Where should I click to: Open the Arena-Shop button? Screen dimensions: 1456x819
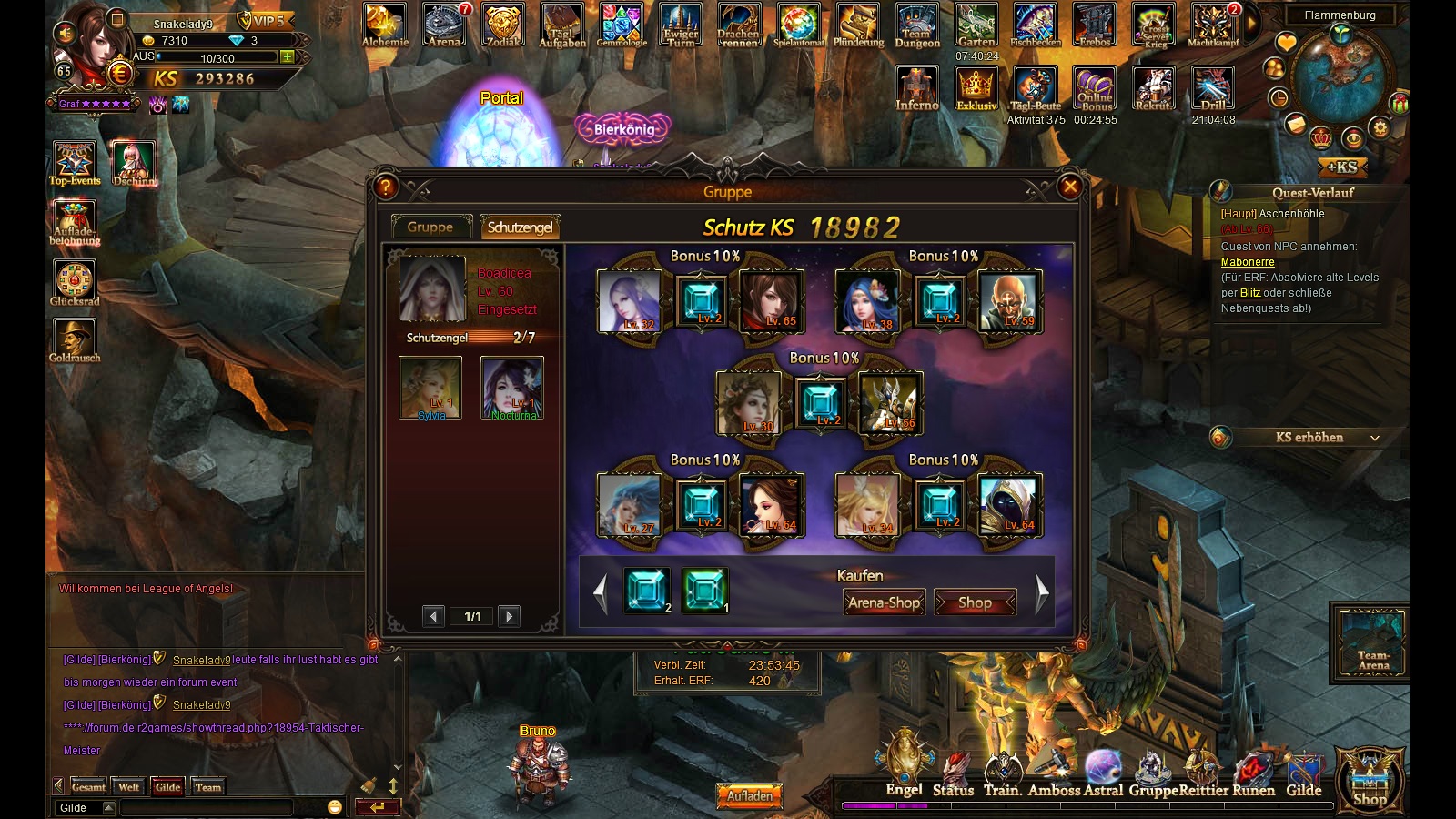pos(884,602)
